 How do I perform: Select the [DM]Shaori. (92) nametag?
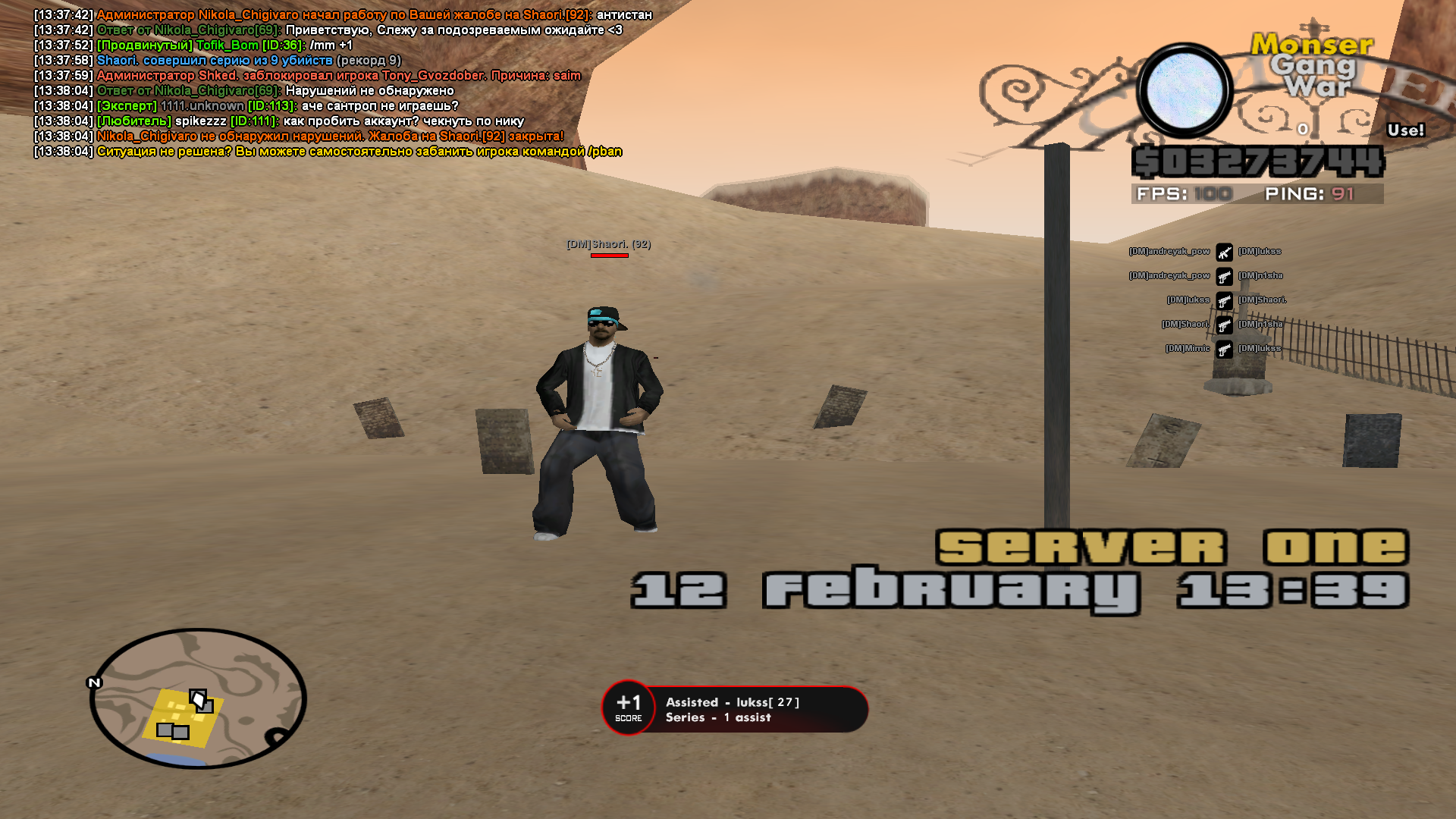(x=608, y=244)
